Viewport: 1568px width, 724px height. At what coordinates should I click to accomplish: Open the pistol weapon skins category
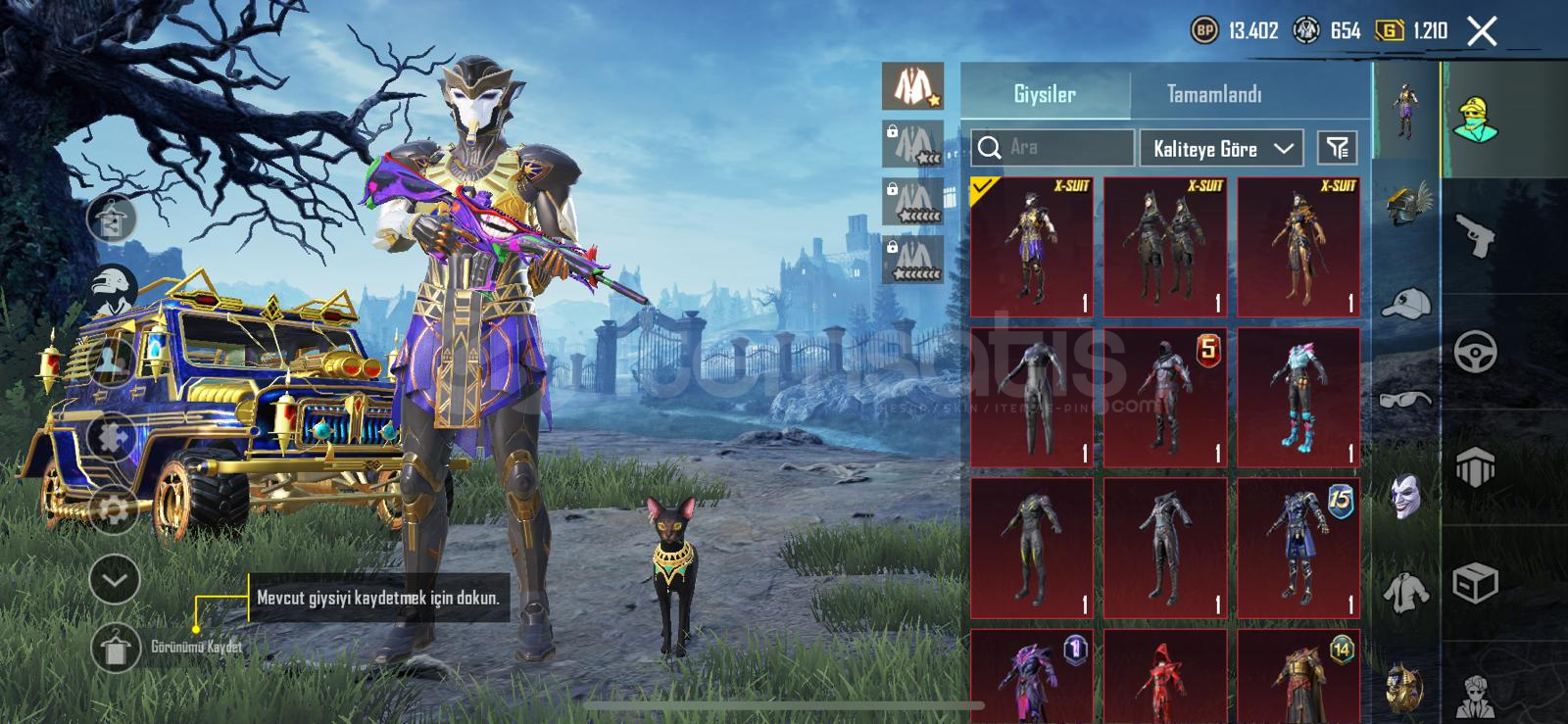(1475, 236)
